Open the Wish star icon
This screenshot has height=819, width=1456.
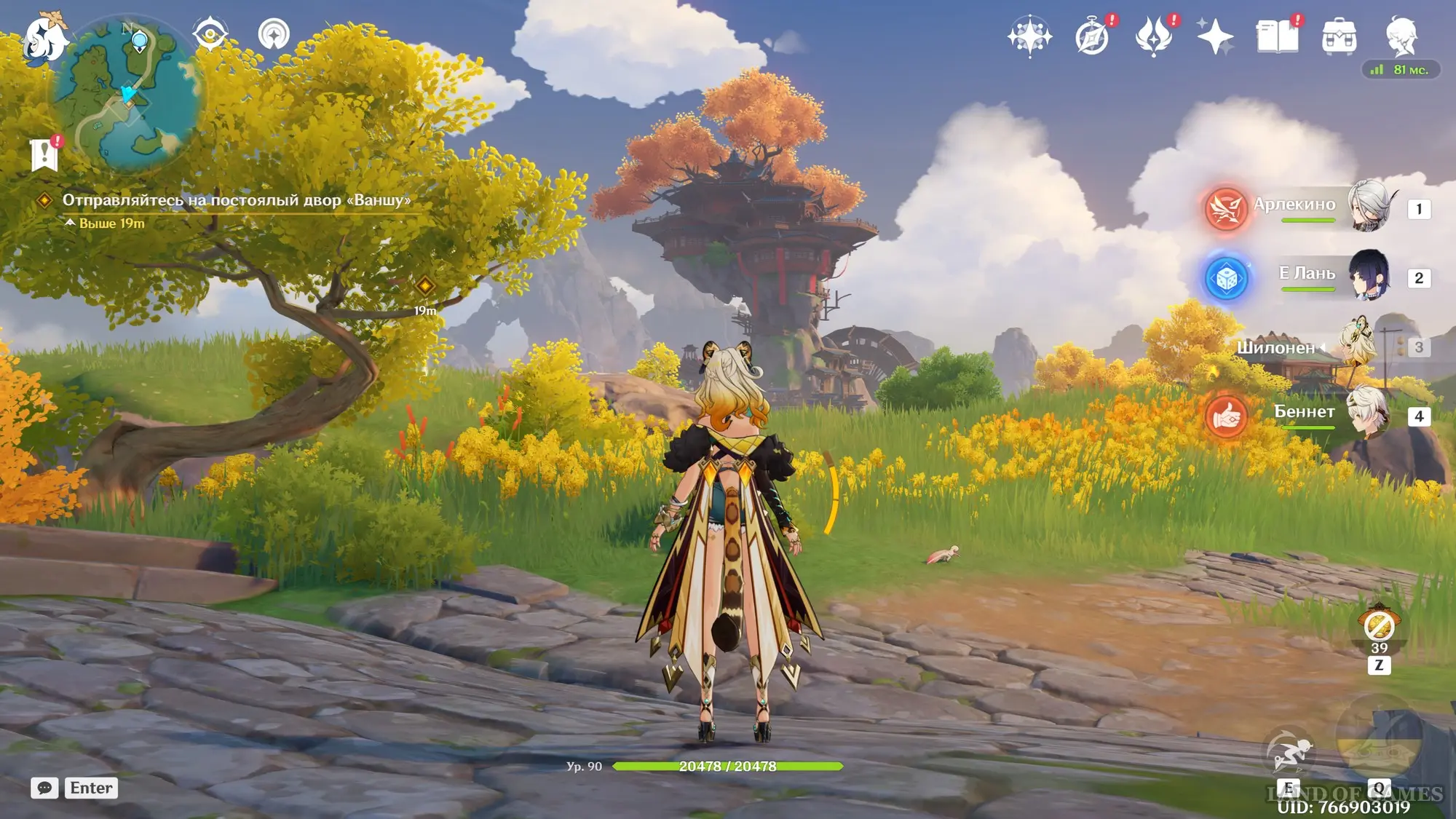[x=1029, y=36]
